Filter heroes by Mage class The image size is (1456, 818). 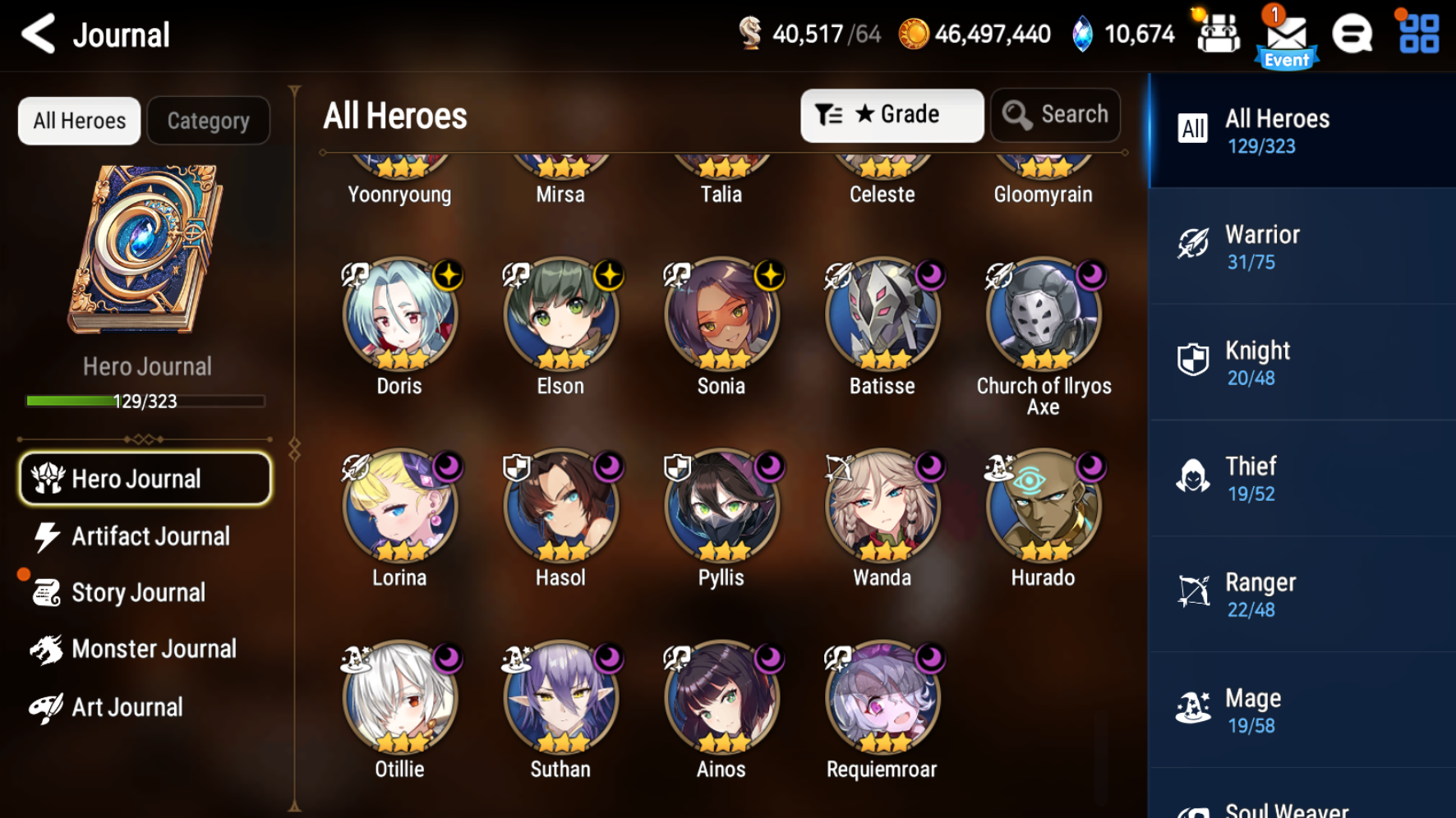point(1302,710)
